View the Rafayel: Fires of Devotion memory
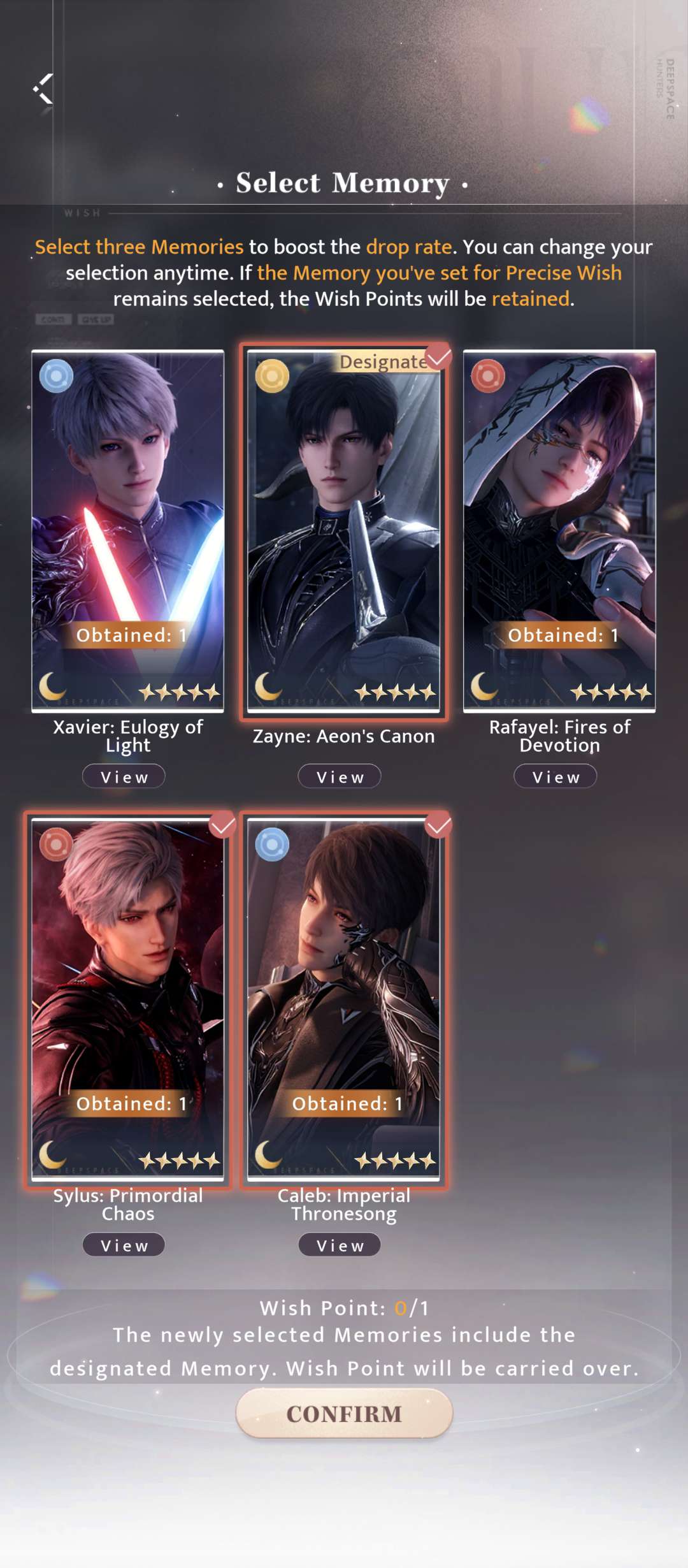Image resolution: width=688 pixels, height=1568 pixels. [x=555, y=777]
